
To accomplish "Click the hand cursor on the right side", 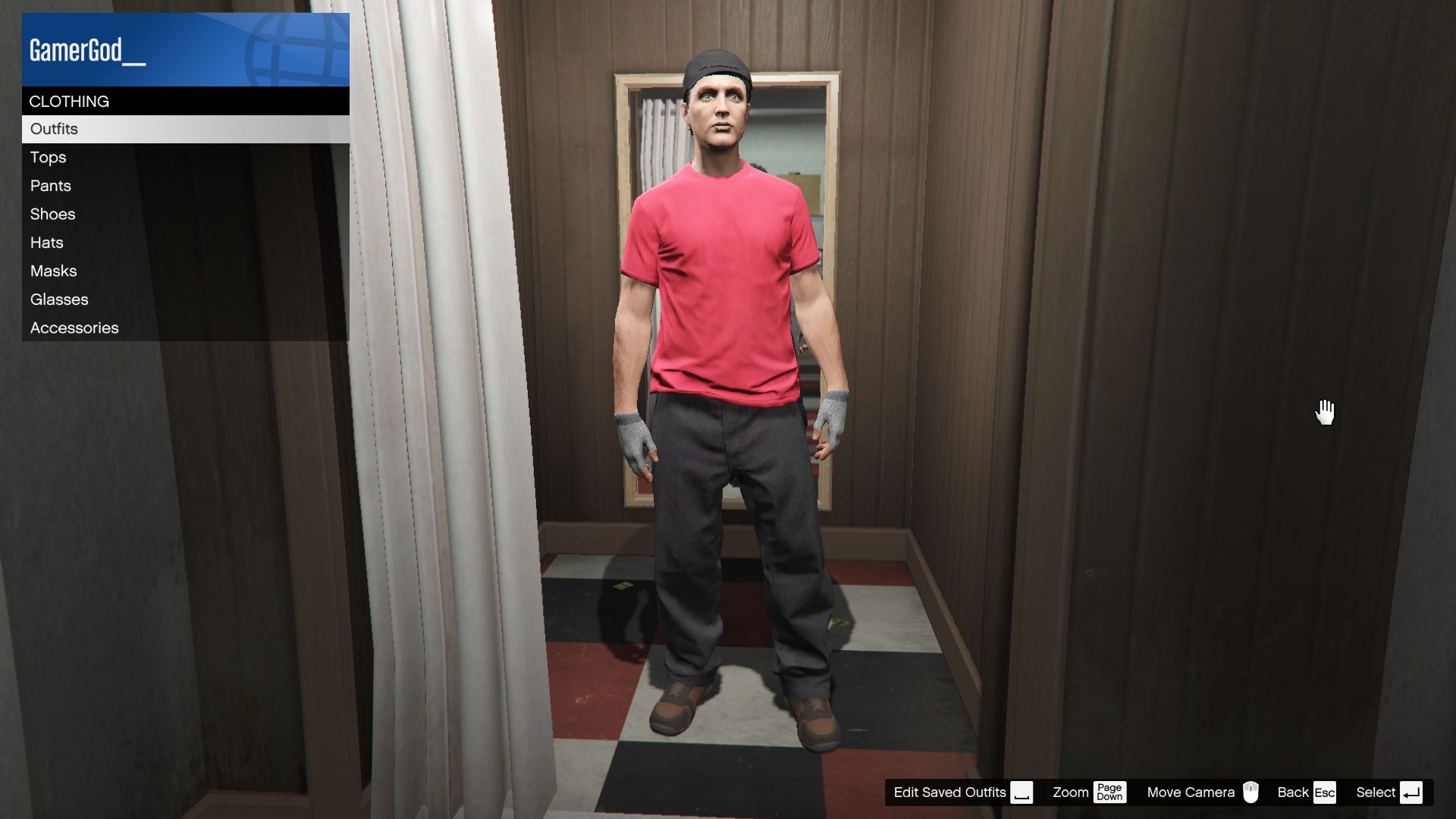I will coord(1325,410).
